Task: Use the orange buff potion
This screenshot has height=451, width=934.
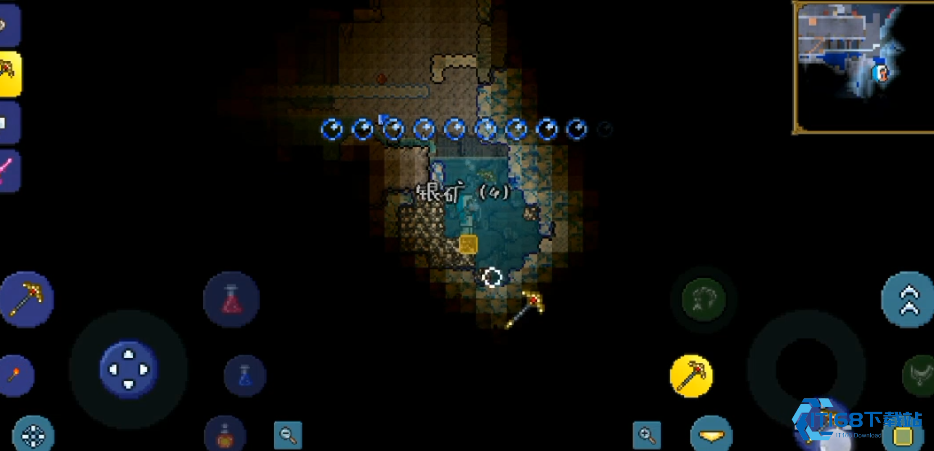Action: click(225, 435)
